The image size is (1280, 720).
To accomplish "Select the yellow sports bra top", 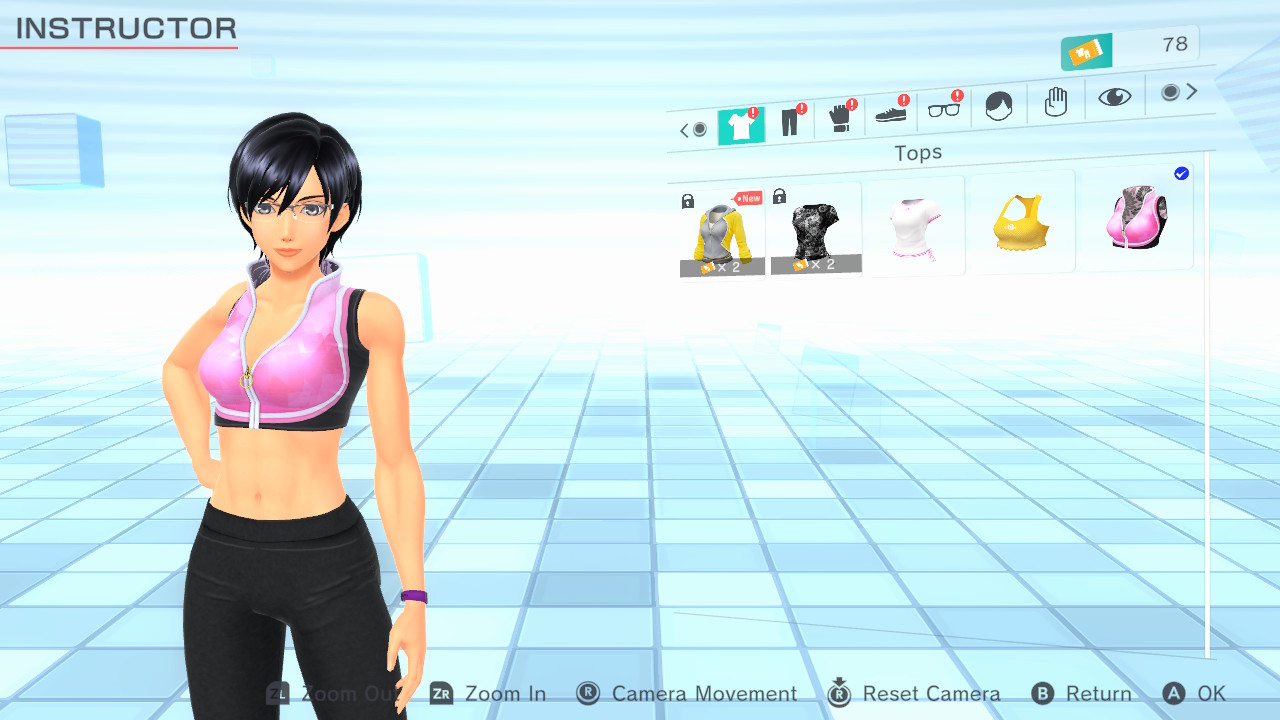I will [x=1022, y=223].
